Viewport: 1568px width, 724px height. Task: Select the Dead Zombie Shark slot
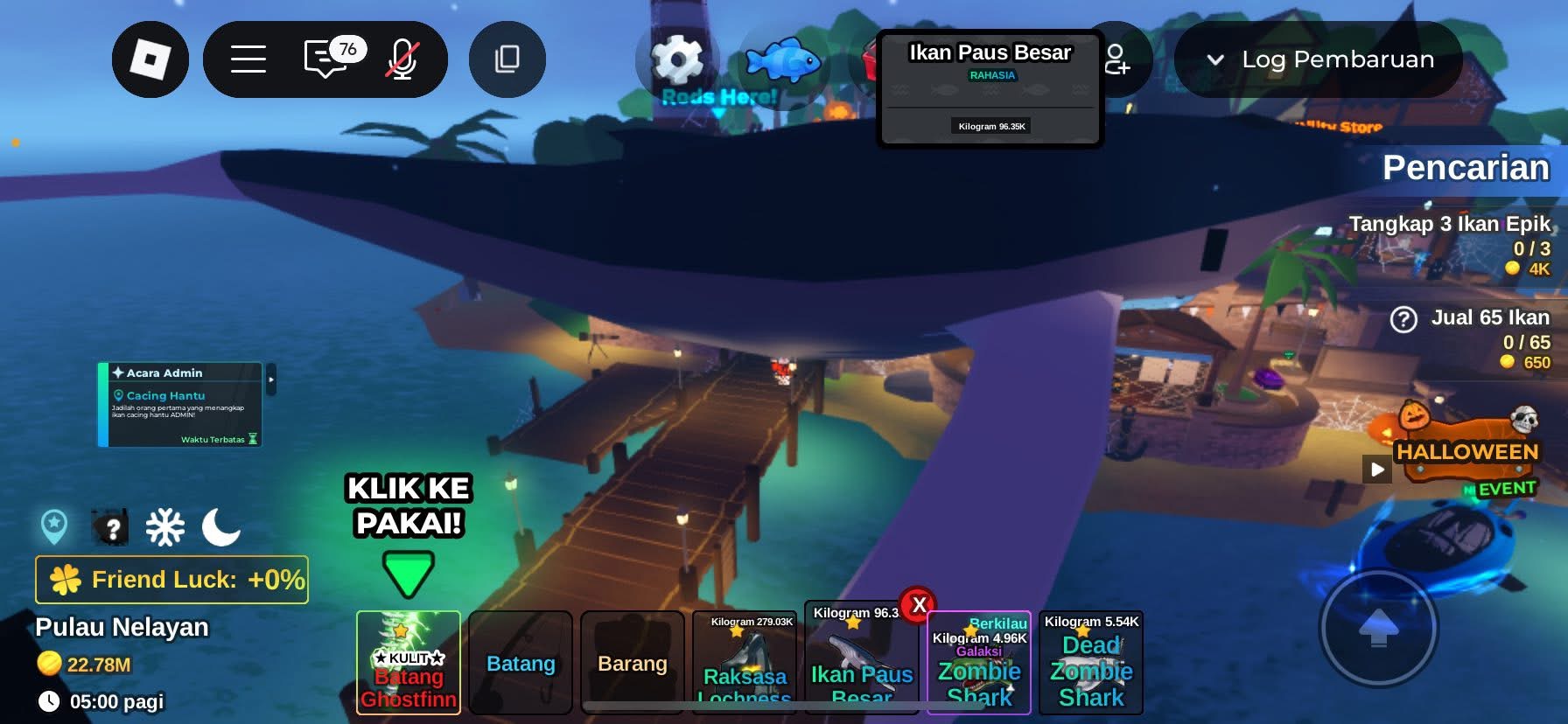coord(1091,663)
